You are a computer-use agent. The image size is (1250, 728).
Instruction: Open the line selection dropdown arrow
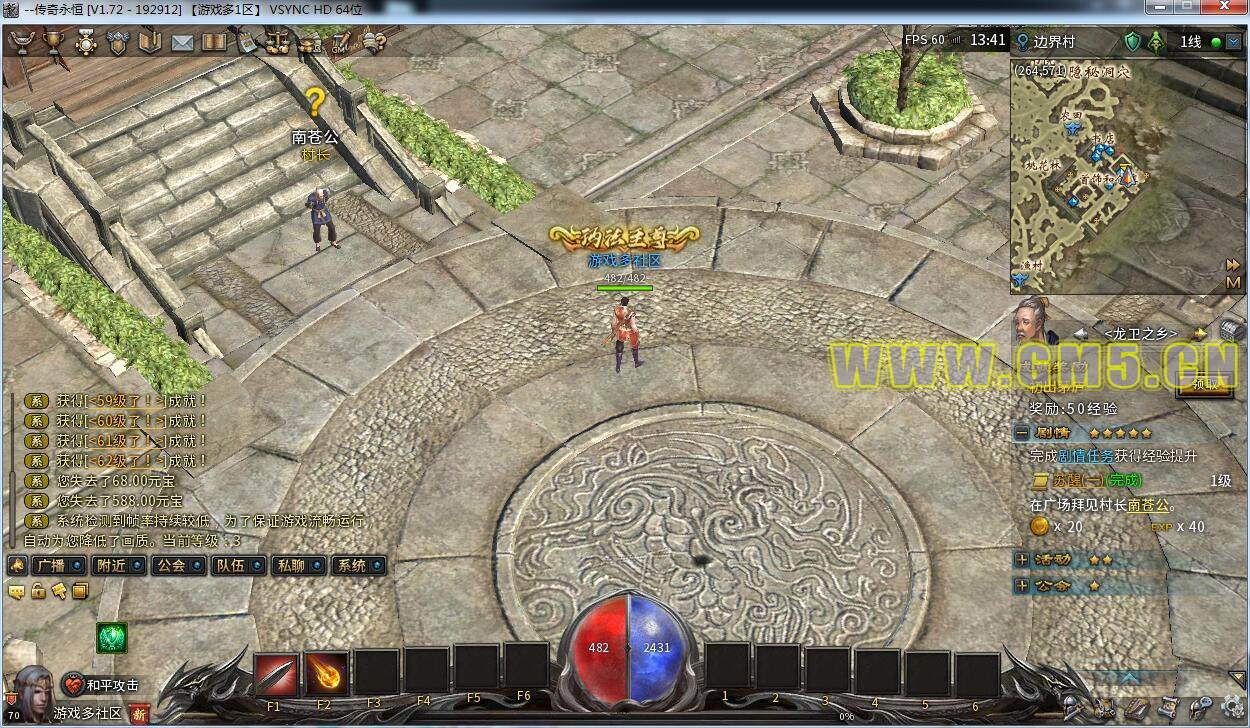click(x=1231, y=42)
